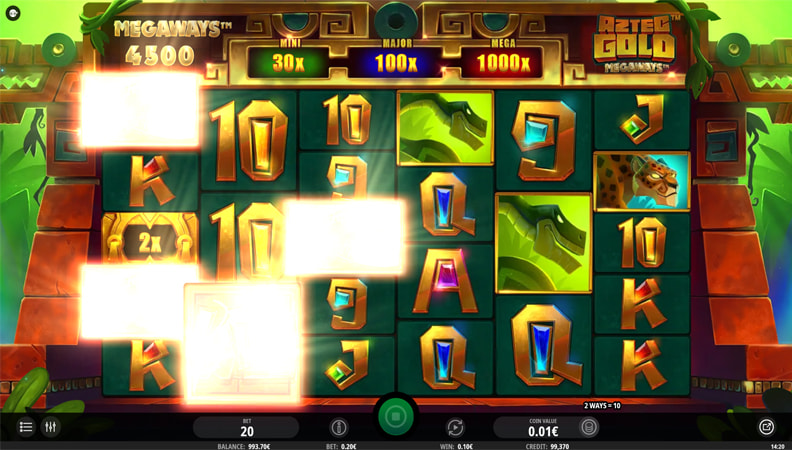Click the green spin/stop button
Image resolution: width=792 pixels, height=450 pixels.
(x=396, y=416)
